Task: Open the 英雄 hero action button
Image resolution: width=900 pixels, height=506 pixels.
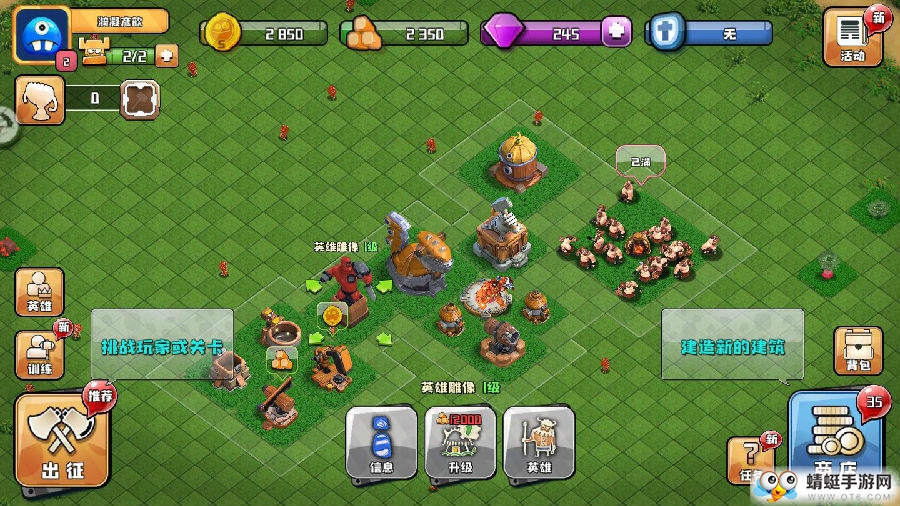Action: 538,441
